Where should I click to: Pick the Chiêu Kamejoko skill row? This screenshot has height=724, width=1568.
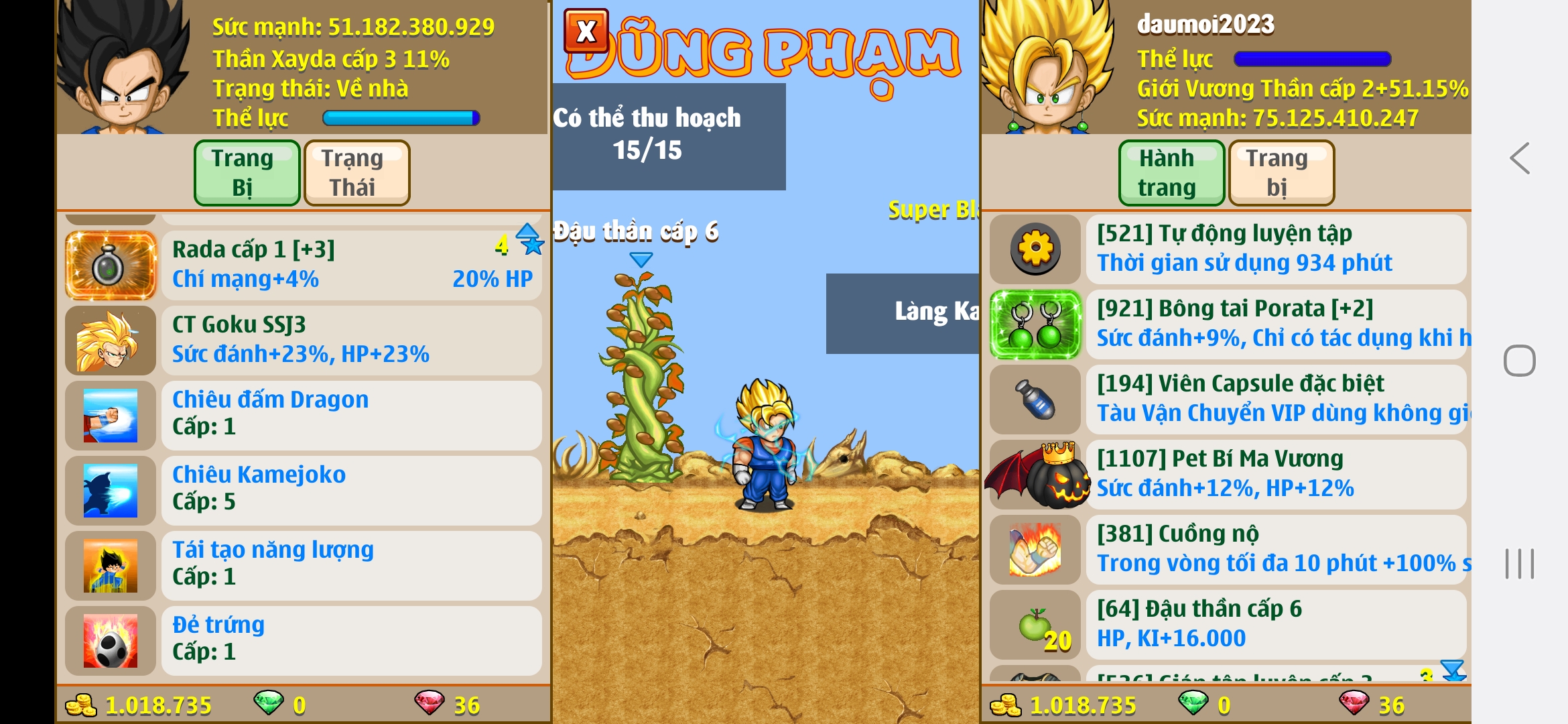(x=351, y=490)
